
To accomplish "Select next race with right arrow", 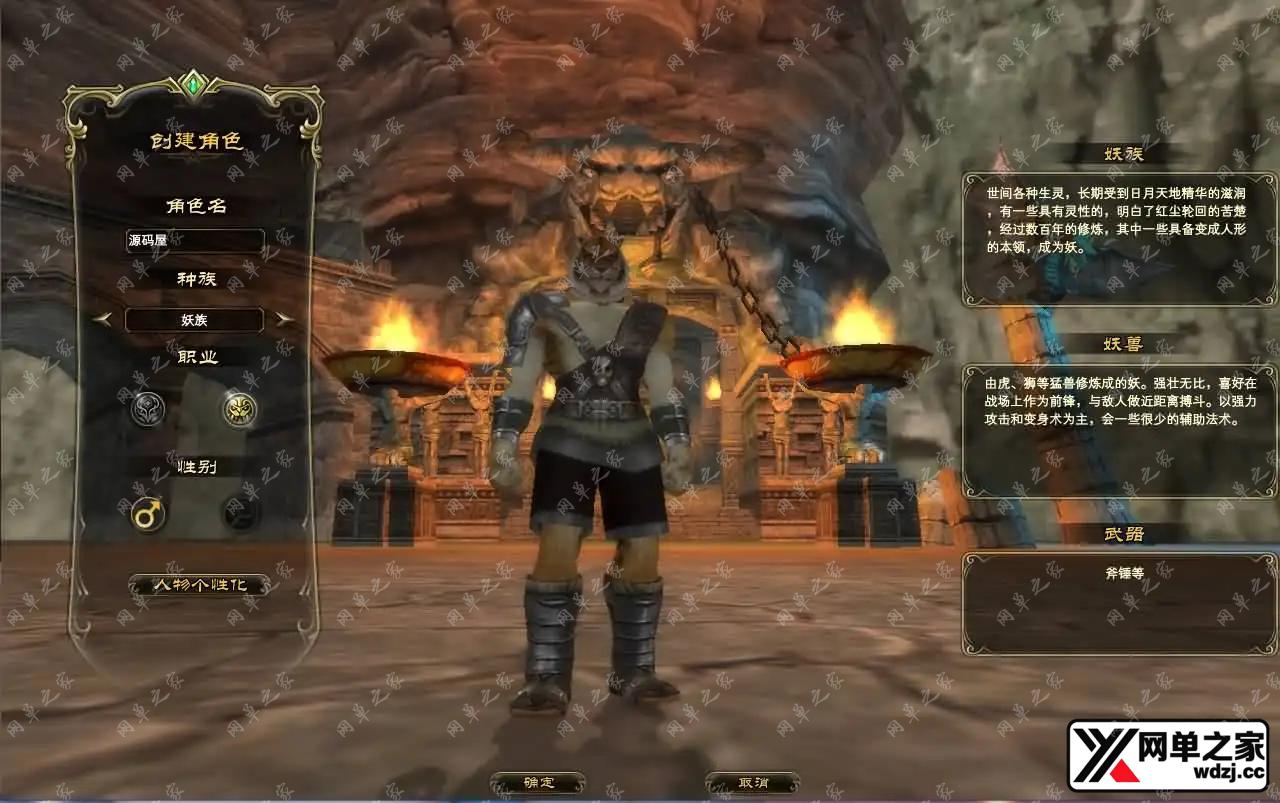I will click(285, 320).
